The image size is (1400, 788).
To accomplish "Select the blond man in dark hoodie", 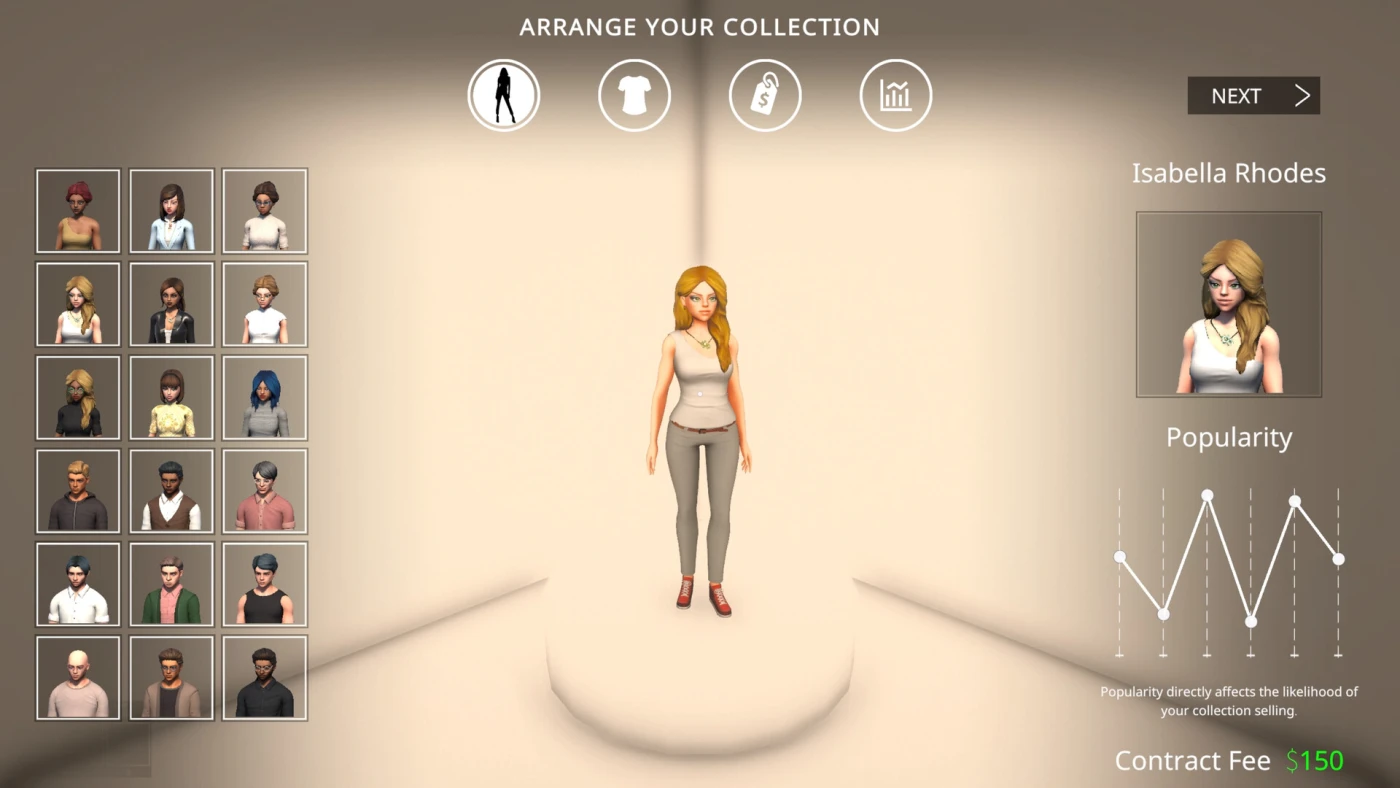I will (x=78, y=491).
